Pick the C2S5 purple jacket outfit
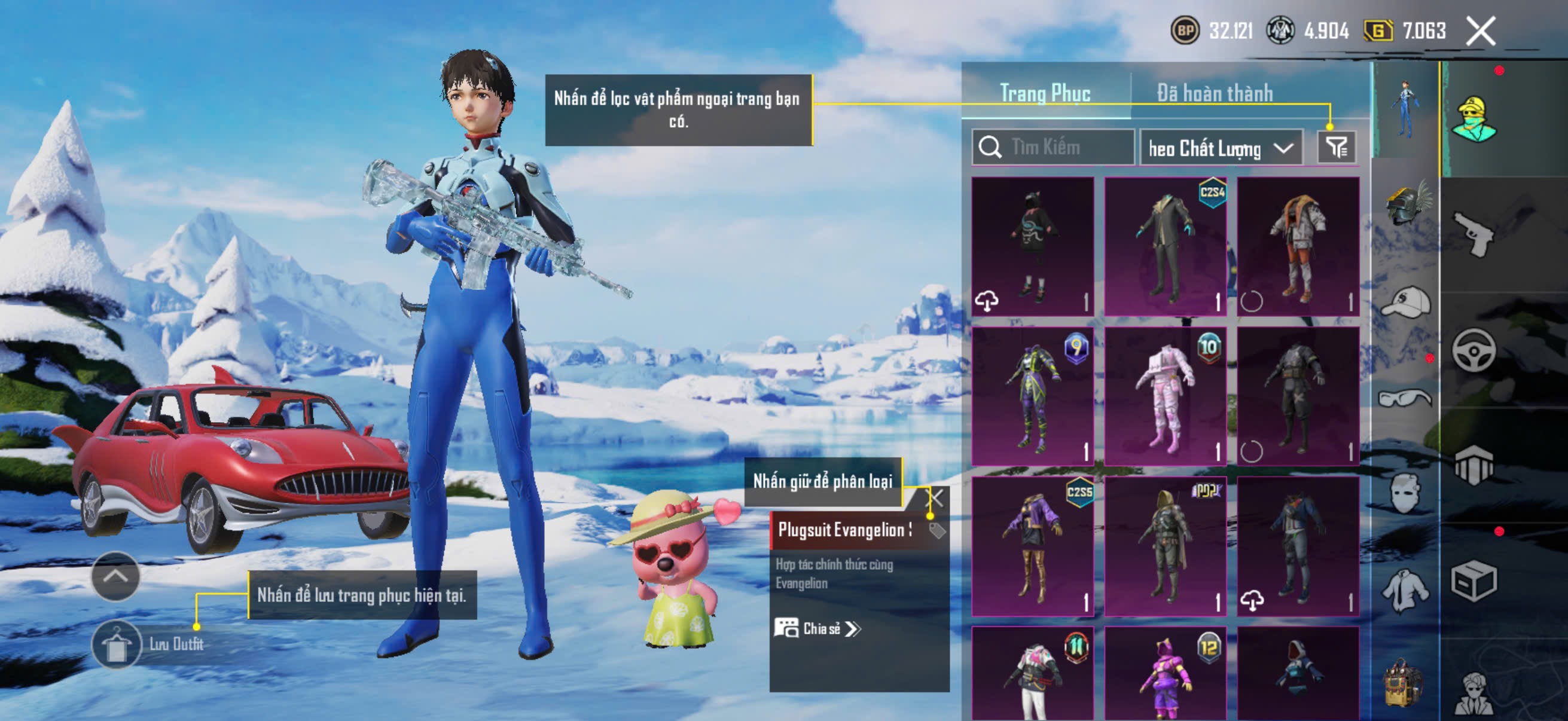Viewport: 1568px width, 721px height. coord(1032,546)
